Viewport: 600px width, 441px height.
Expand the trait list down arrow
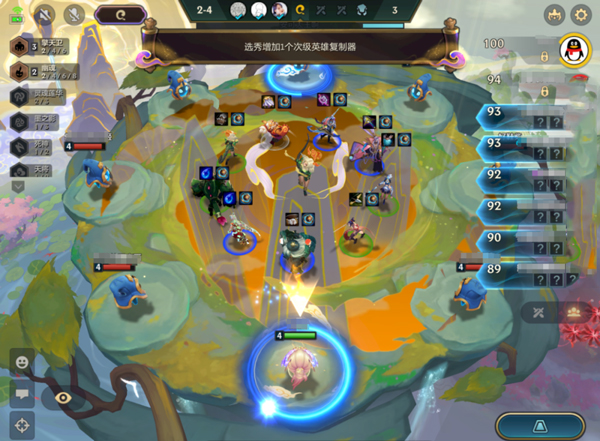click(18, 186)
